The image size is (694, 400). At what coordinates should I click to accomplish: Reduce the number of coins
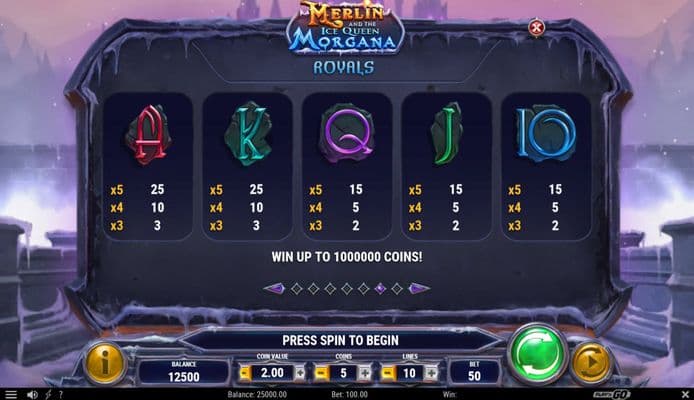click(x=322, y=373)
